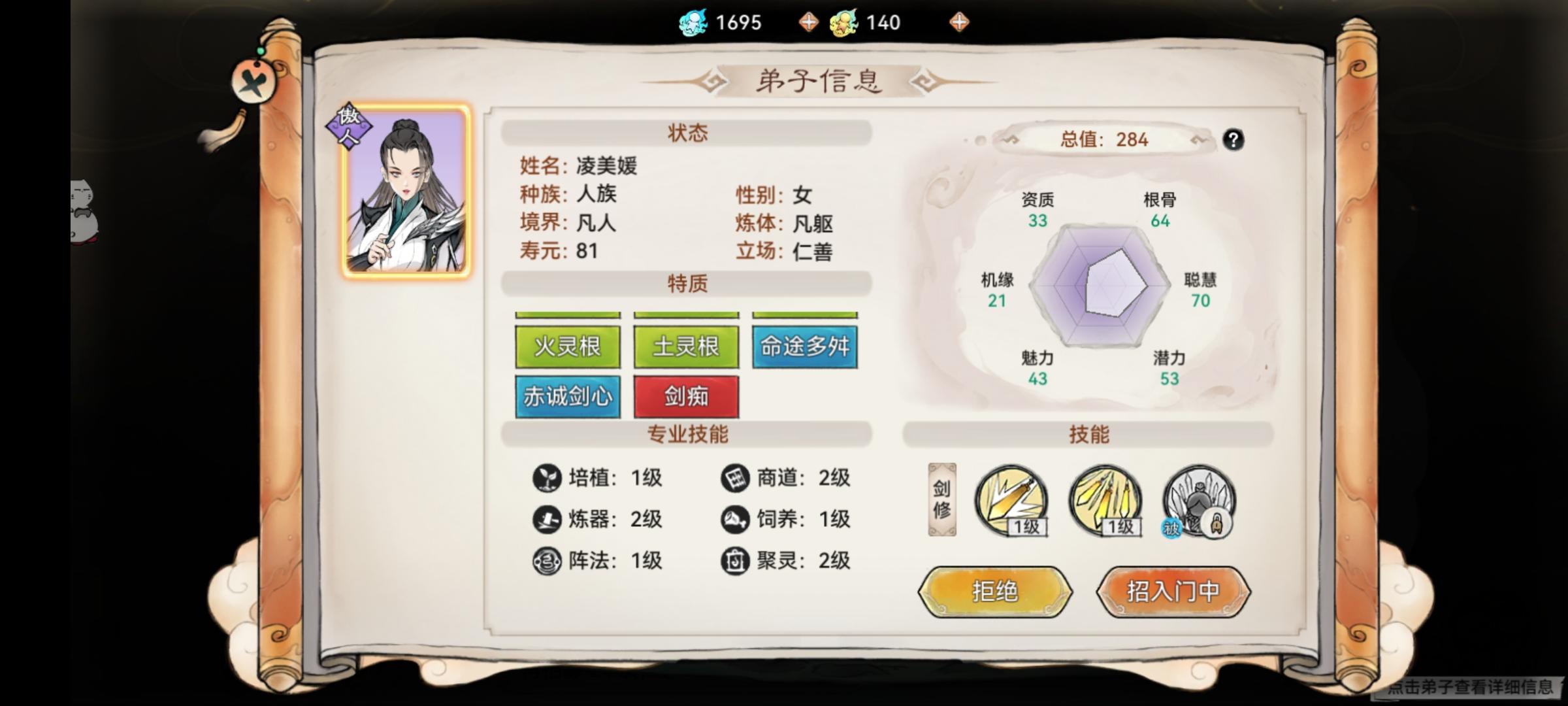Switch to the 状态 status section header
The height and width of the screenshot is (706, 1568).
coord(685,131)
